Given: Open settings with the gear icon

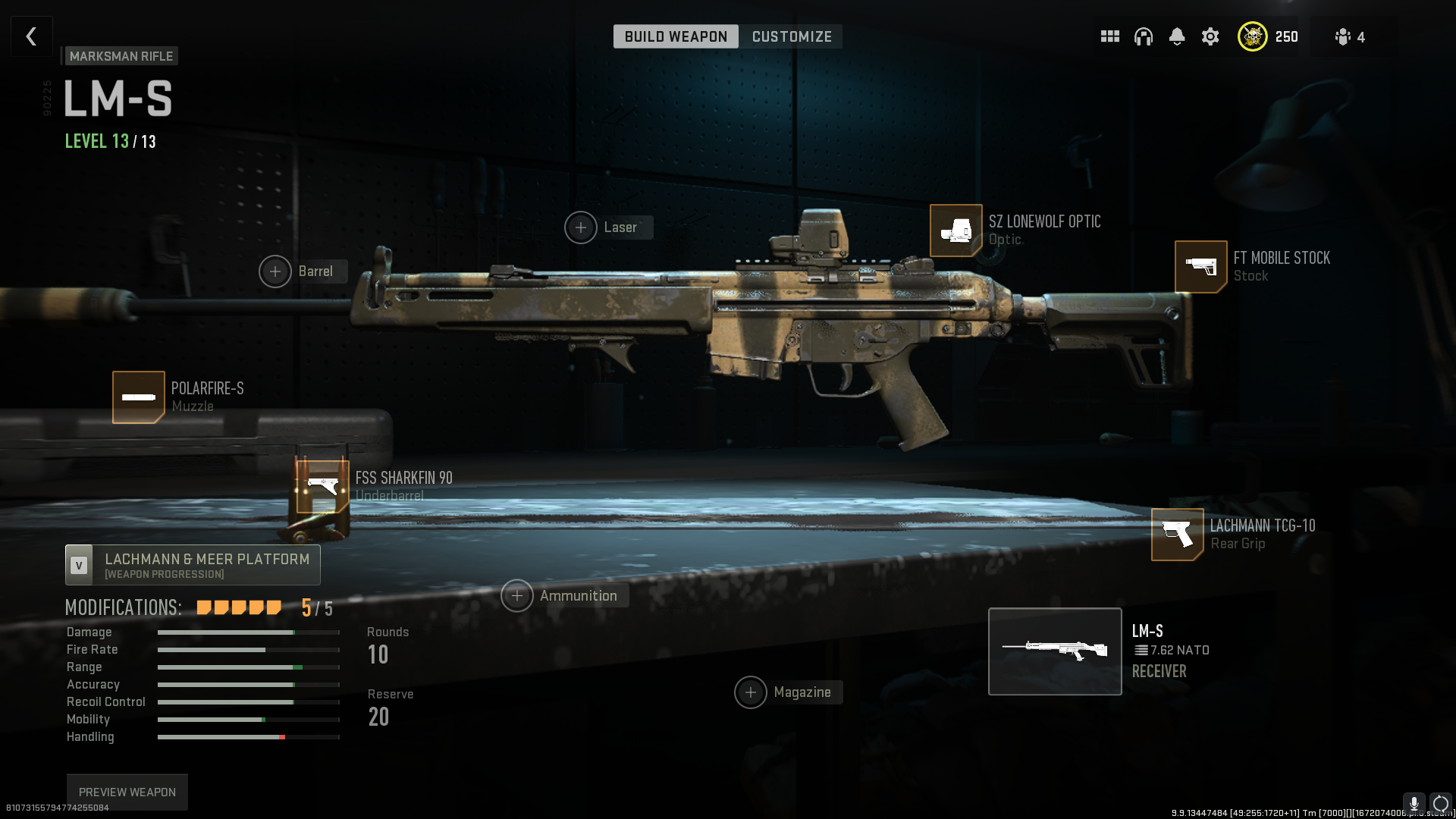Looking at the screenshot, I should pos(1210,36).
